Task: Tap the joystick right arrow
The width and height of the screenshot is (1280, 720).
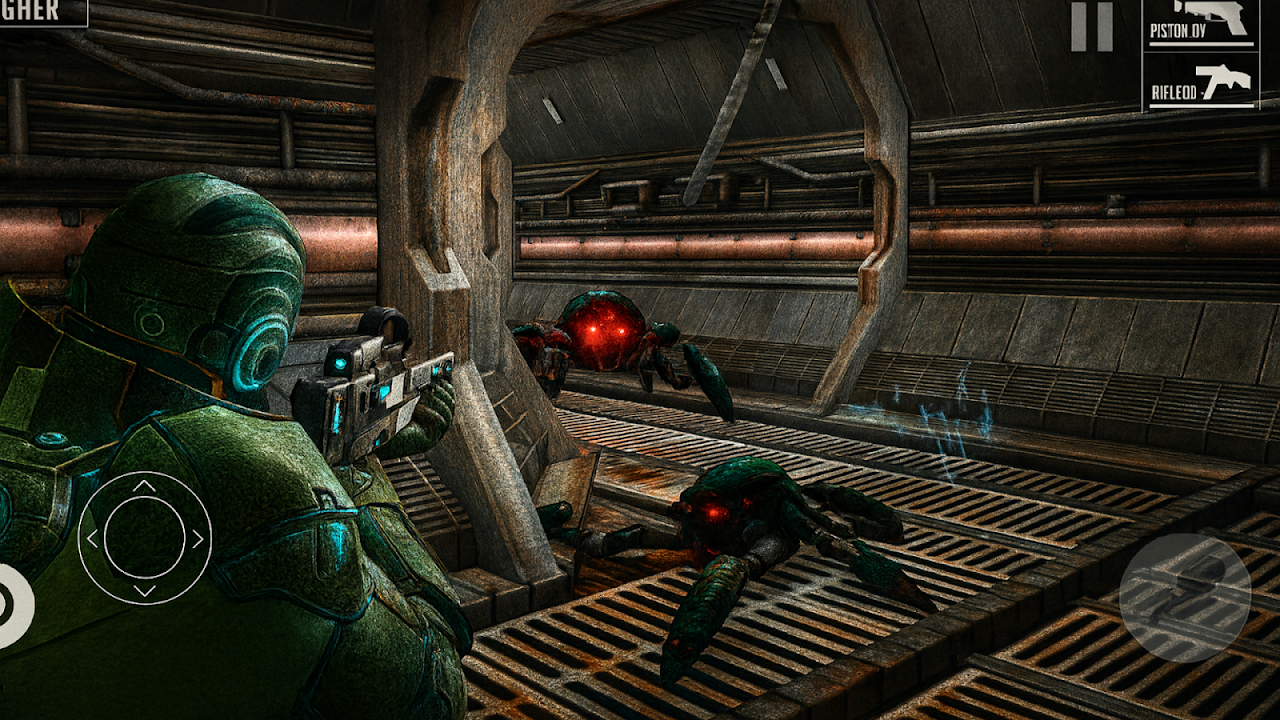Action: [x=196, y=540]
